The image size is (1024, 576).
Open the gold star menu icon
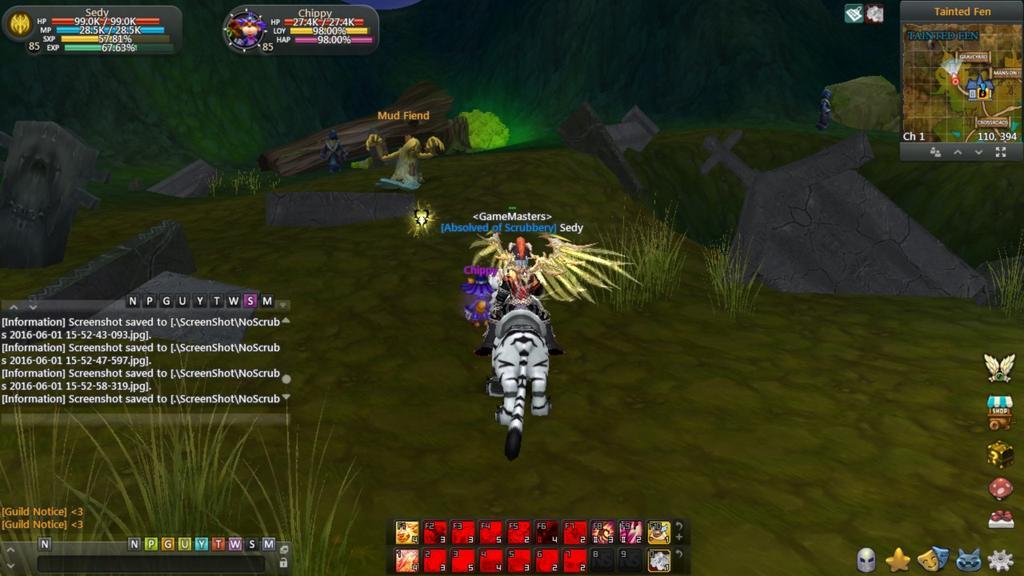click(898, 560)
